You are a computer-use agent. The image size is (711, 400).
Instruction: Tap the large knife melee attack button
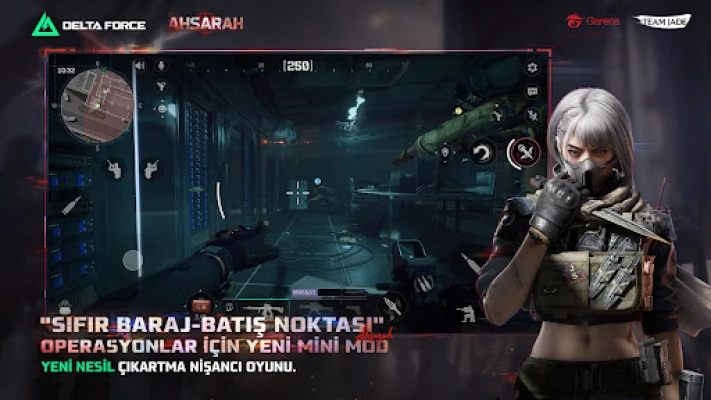pyautogui.click(x=524, y=152)
